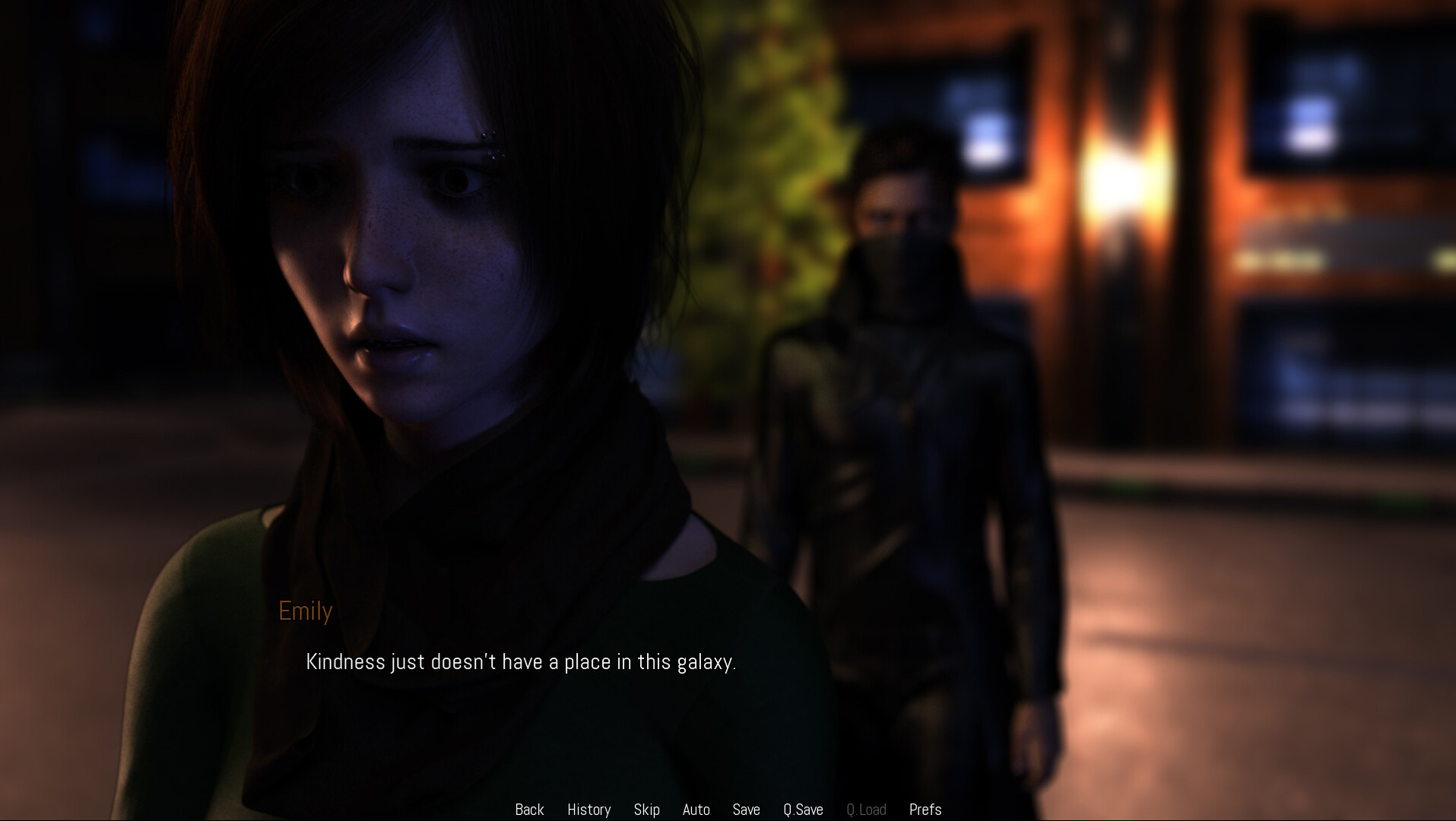The width and height of the screenshot is (1456, 821).
Task: Click the grayed-out Q.Load option
Action: tap(866, 809)
